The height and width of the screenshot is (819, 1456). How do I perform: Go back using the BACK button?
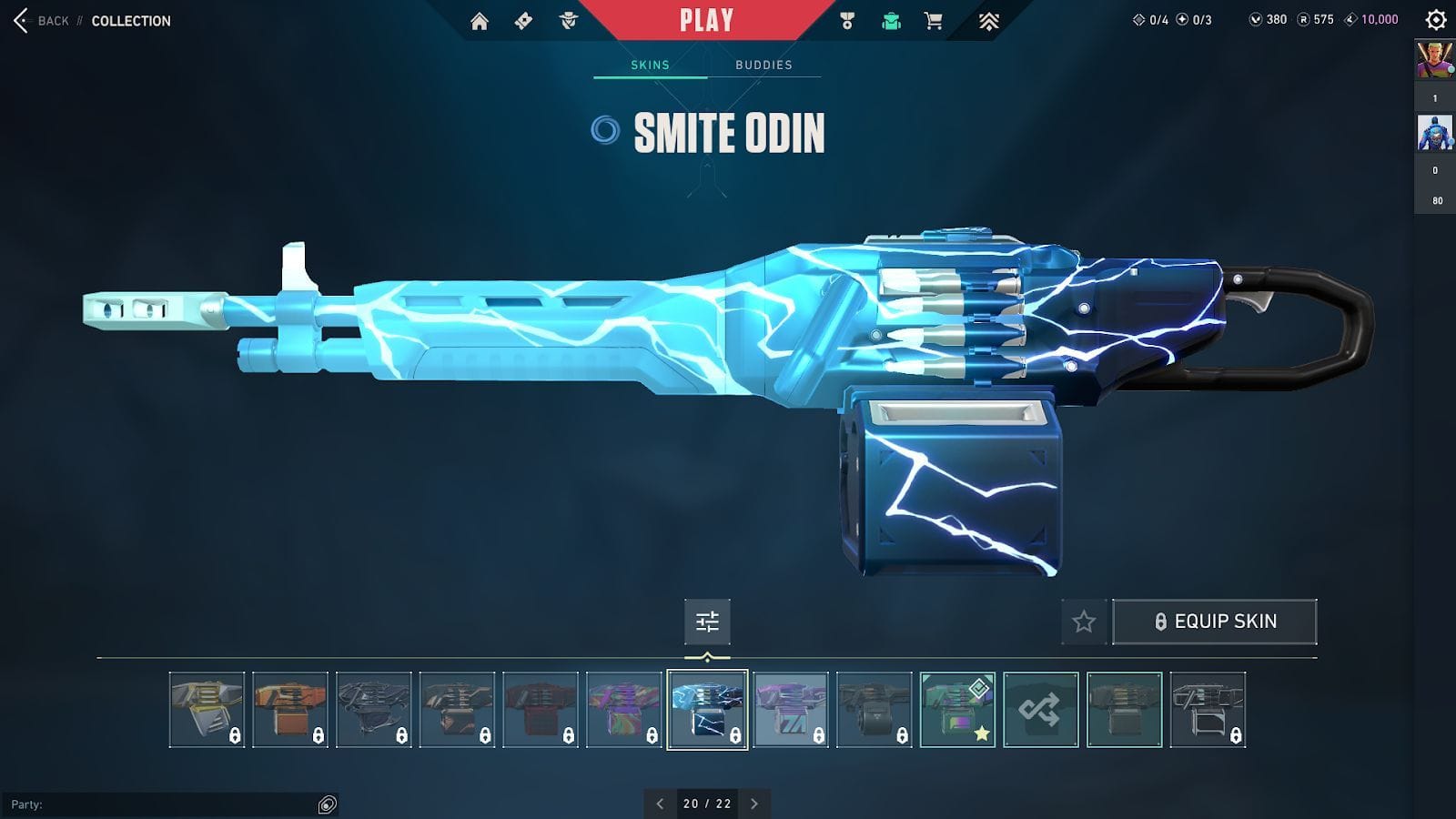(41, 20)
